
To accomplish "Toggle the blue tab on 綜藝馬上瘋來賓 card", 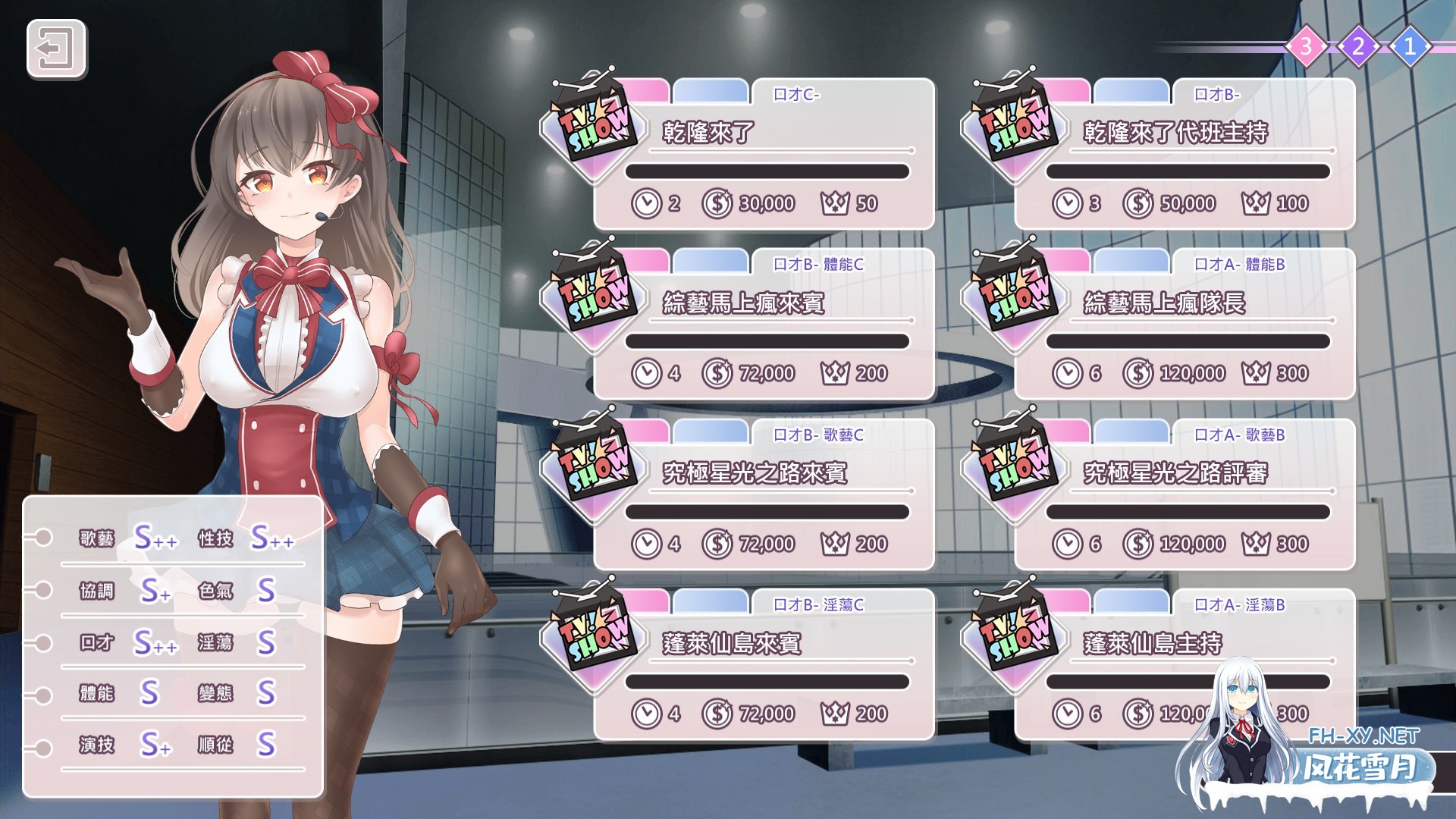I will click(x=711, y=259).
